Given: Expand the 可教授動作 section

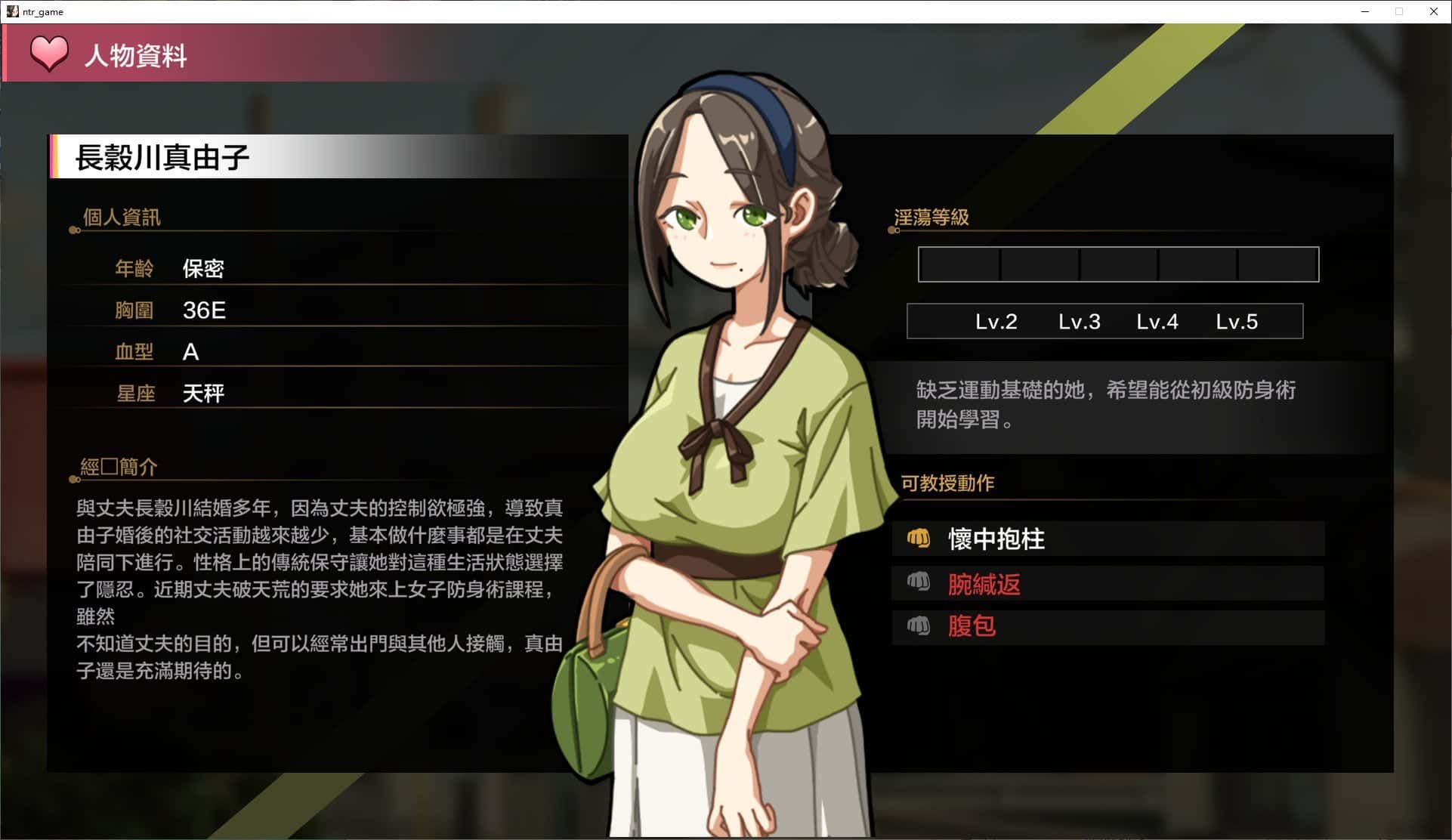Looking at the screenshot, I should pos(947,483).
